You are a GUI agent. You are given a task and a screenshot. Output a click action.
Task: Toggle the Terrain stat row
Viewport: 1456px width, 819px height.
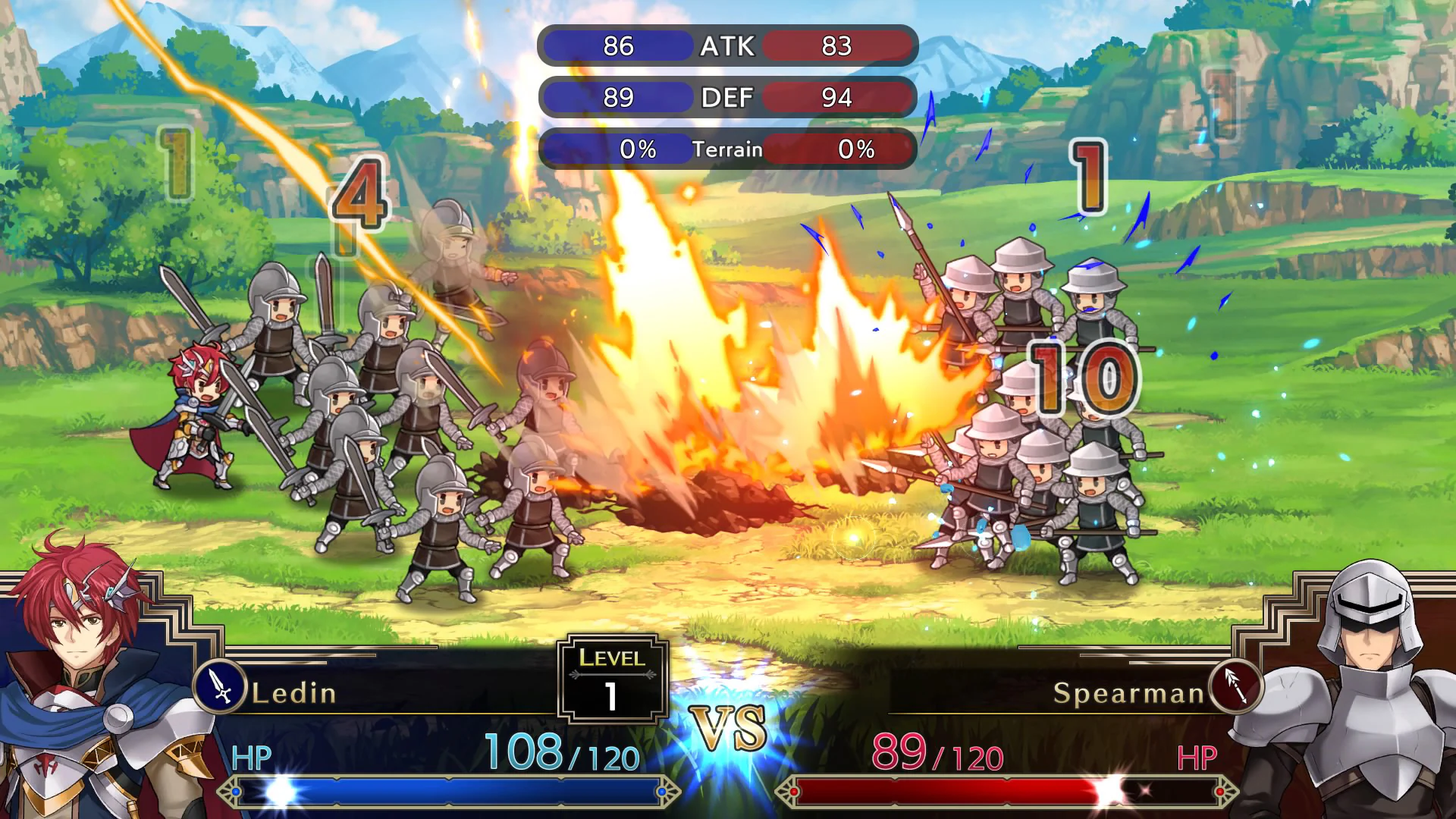(x=726, y=149)
